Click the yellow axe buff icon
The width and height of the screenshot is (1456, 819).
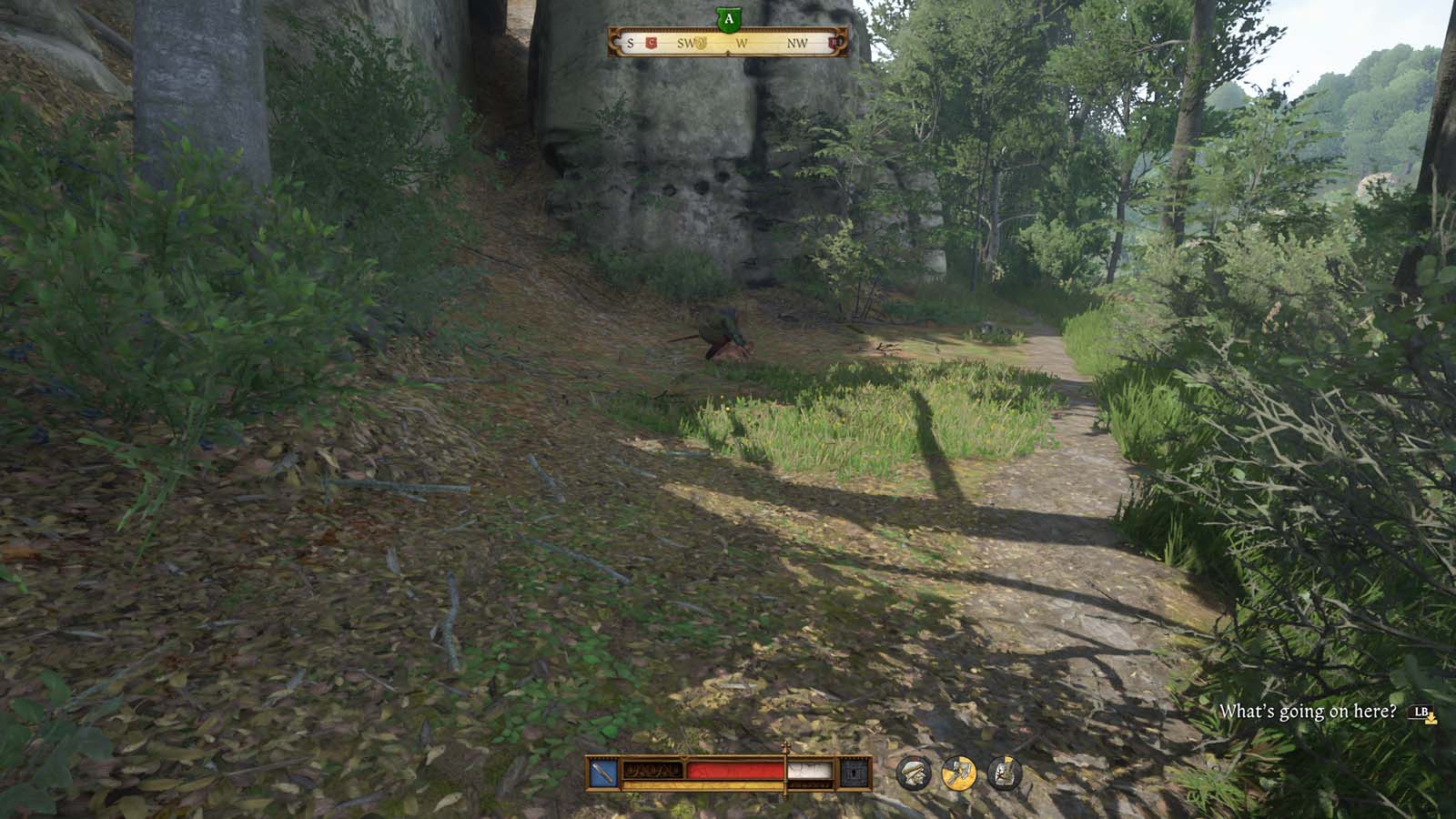pos(960,773)
